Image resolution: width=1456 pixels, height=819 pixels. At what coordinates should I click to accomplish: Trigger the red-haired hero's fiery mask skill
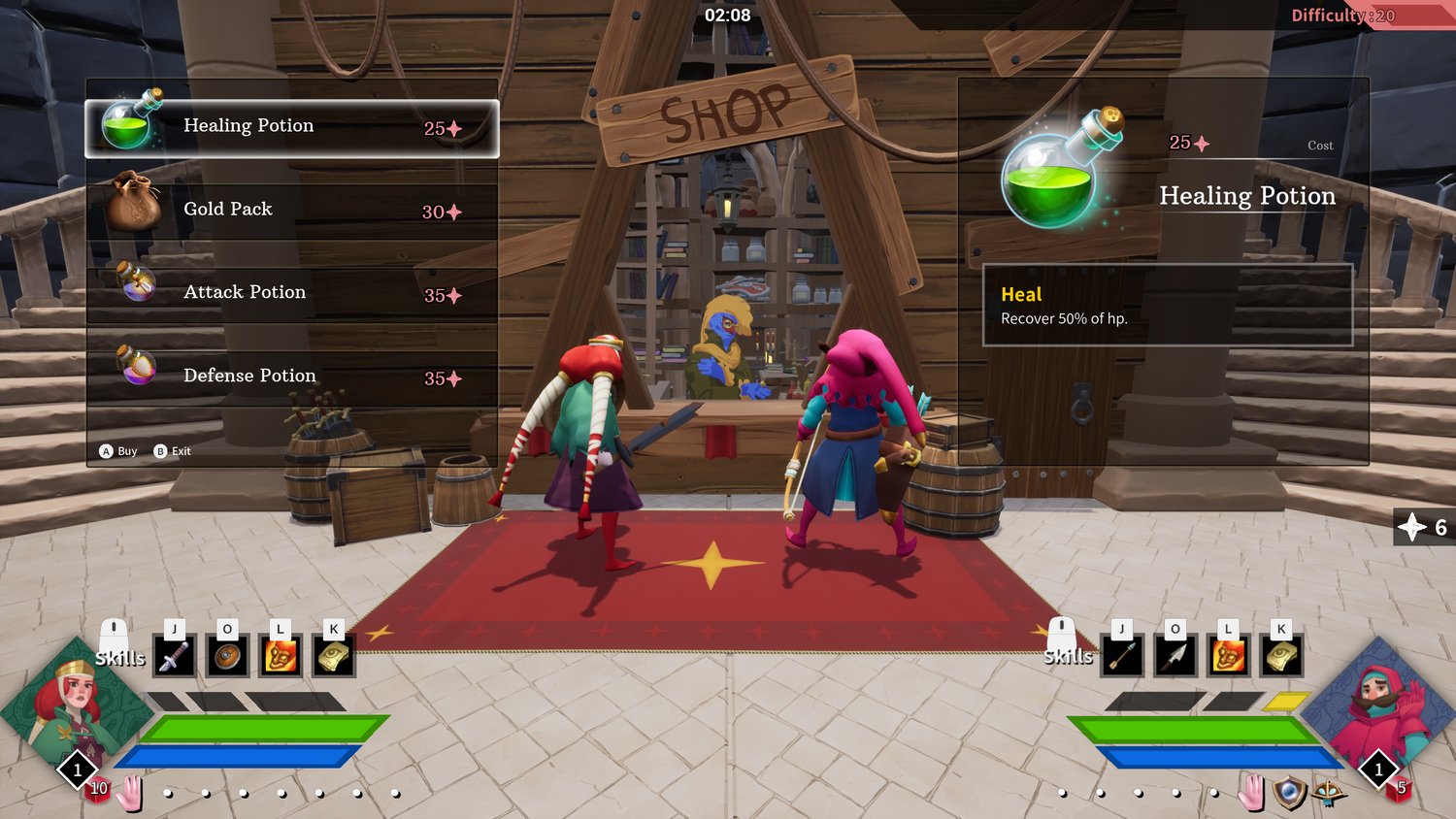pos(281,657)
